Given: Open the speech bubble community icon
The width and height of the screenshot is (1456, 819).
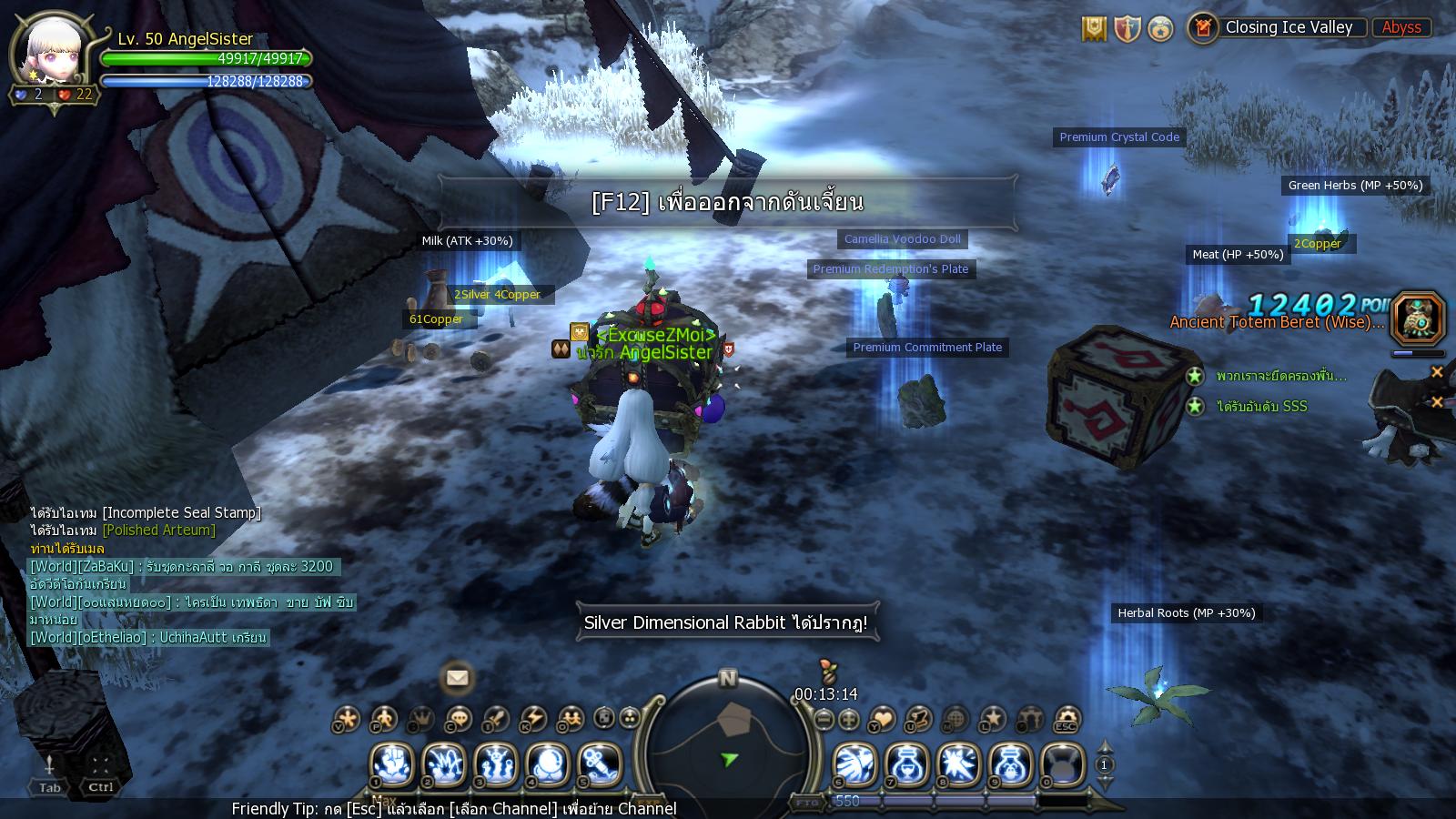Looking at the screenshot, I should tap(460, 720).
